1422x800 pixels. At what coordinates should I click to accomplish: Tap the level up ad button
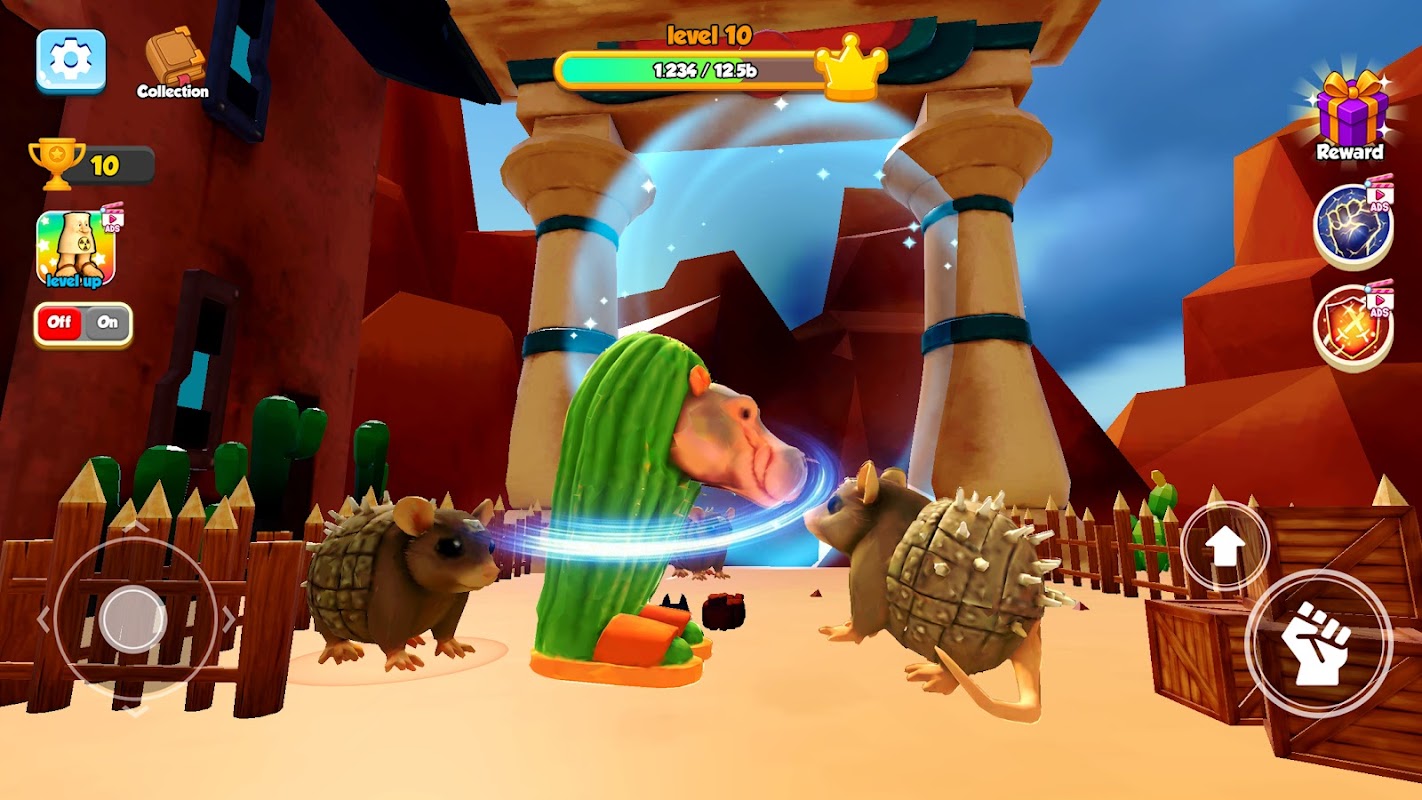tap(77, 249)
